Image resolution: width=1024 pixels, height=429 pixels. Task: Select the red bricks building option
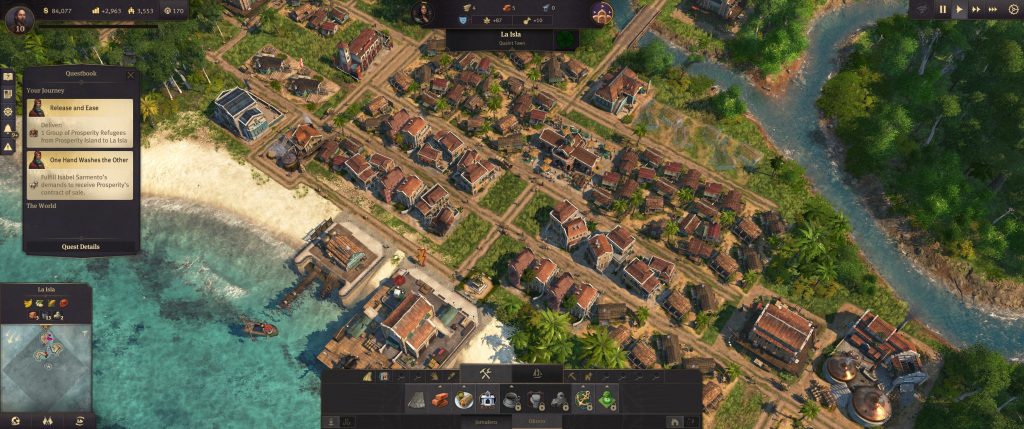[440, 399]
